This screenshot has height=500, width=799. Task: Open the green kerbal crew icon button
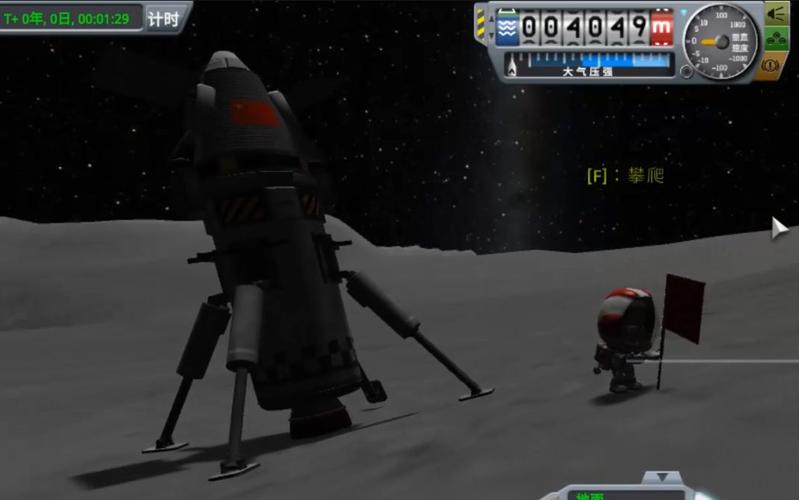[776, 40]
